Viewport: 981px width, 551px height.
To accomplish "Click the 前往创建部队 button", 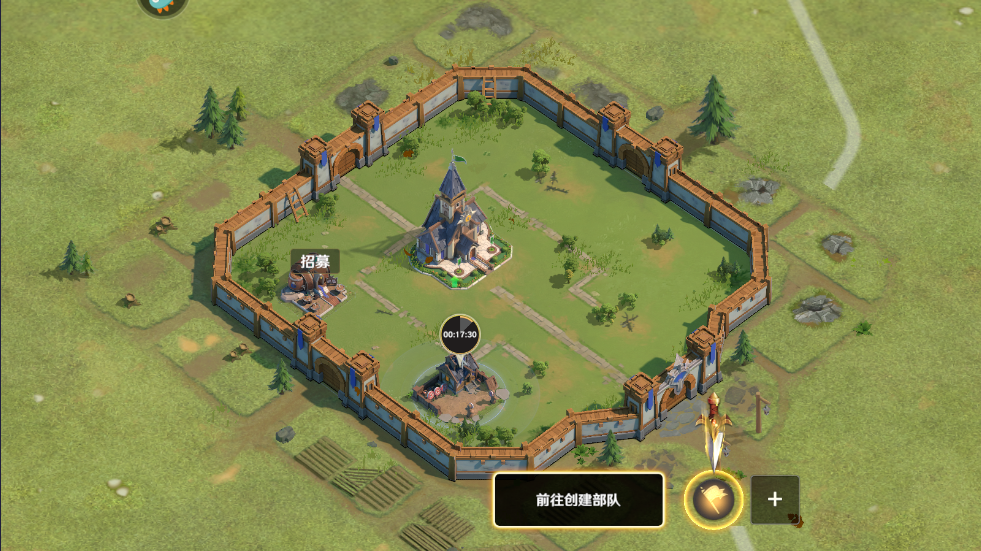I will click(578, 499).
